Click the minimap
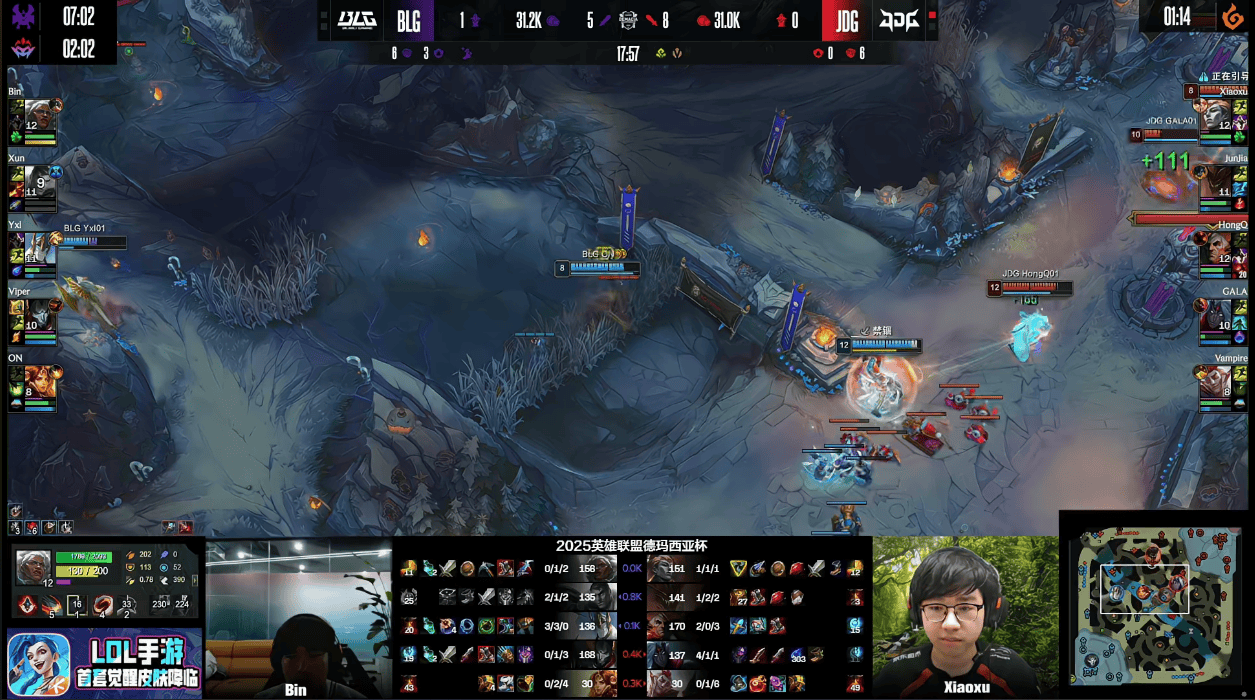This screenshot has width=1255, height=700. tap(1158, 607)
